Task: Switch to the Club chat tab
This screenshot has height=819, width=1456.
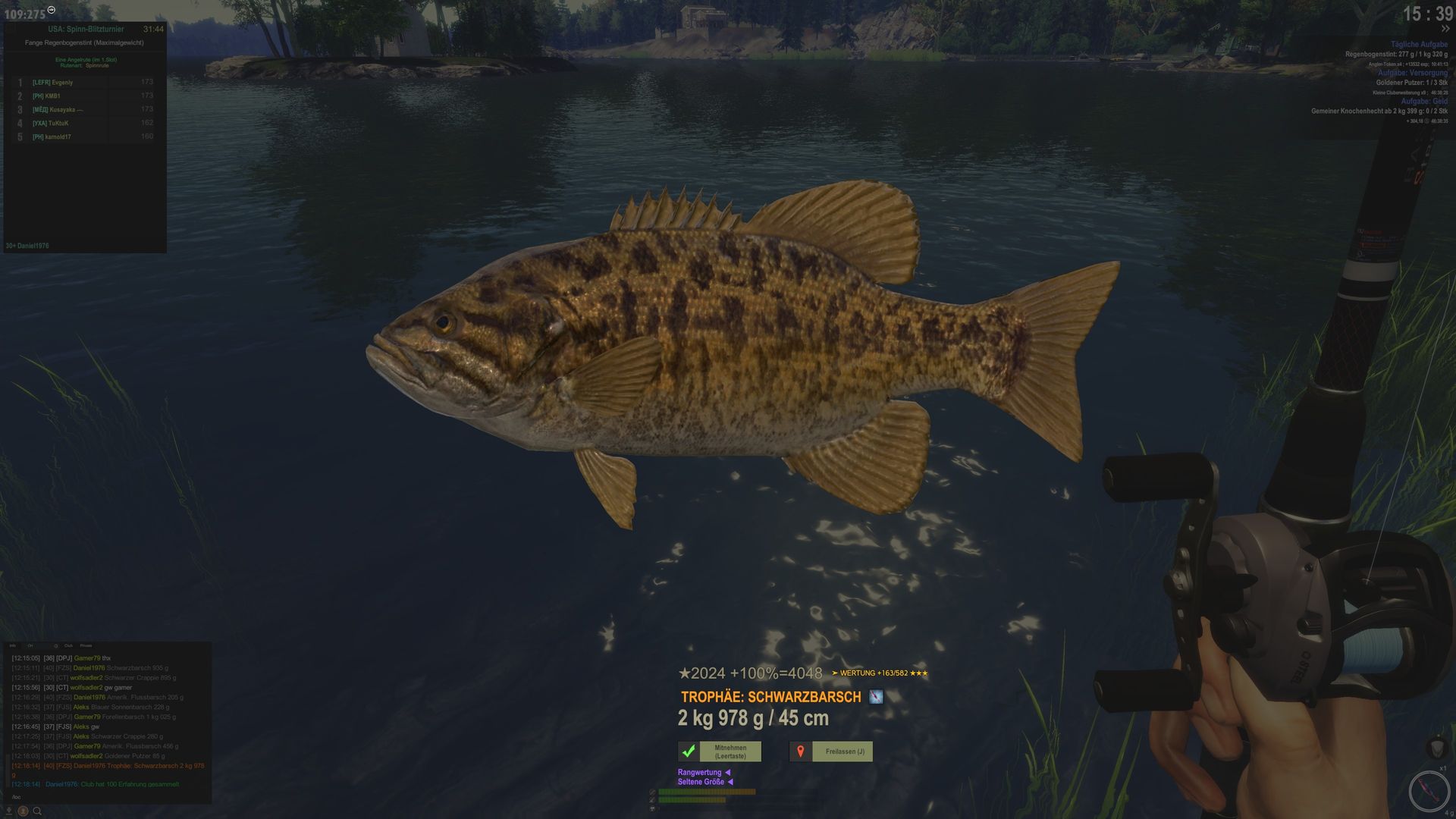Action: click(68, 646)
